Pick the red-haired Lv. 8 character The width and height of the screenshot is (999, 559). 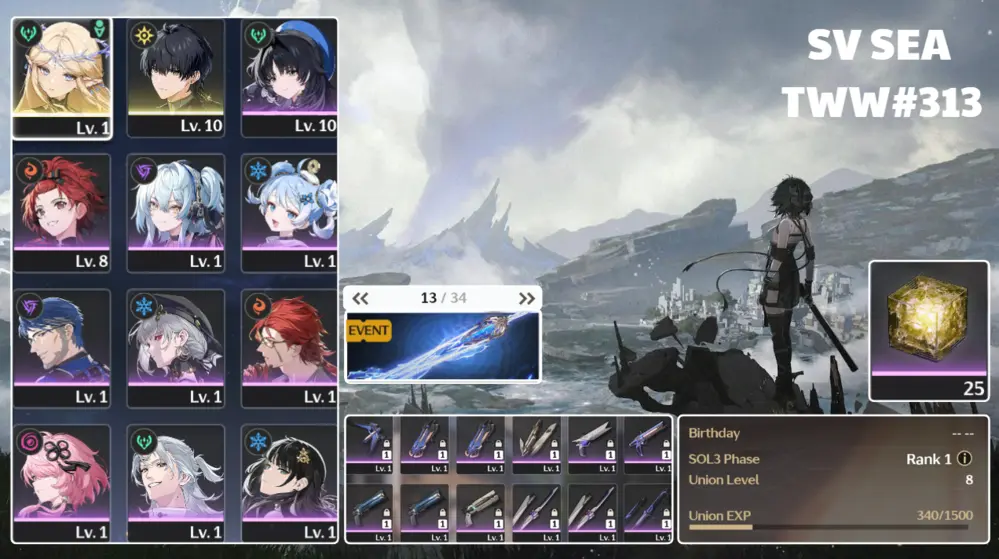(62, 210)
